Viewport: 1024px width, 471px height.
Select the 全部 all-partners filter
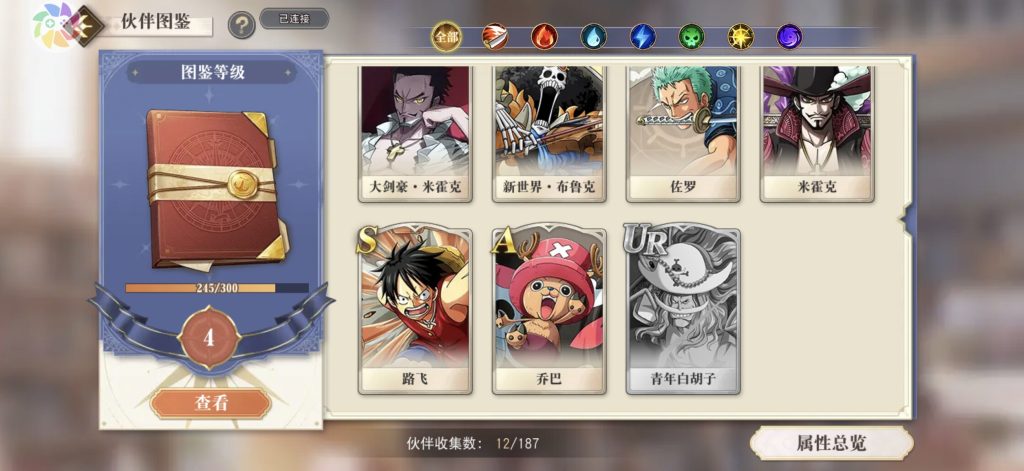coord(446,37)
